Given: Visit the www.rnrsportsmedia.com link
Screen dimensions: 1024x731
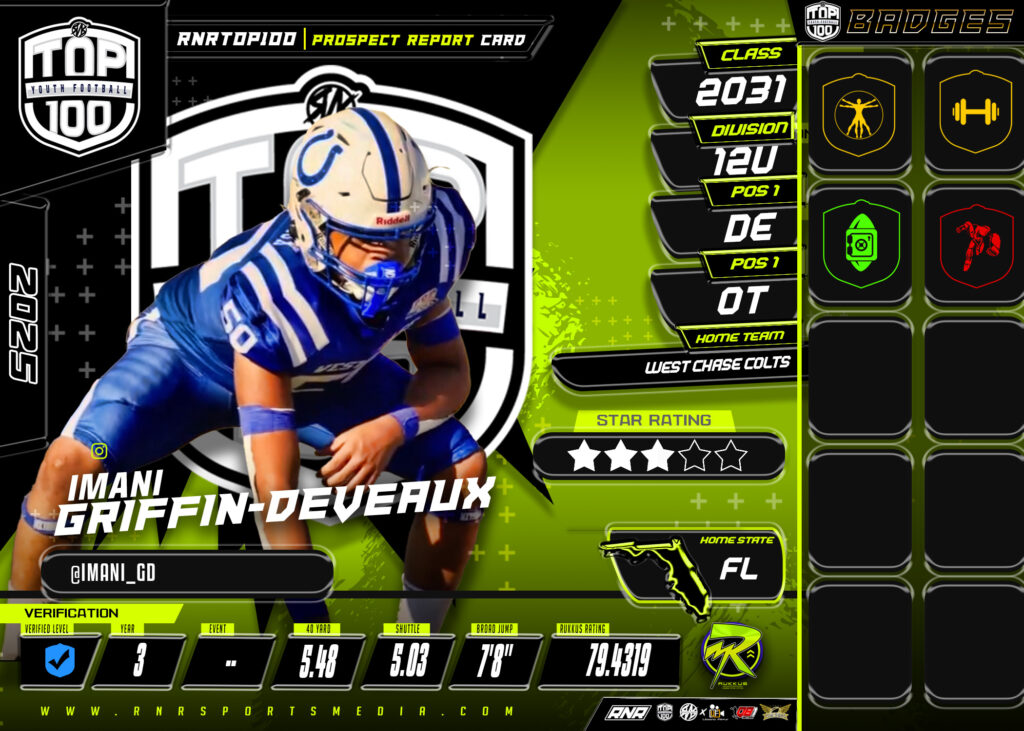Looking at the screenshot, I should pos(278,712).
